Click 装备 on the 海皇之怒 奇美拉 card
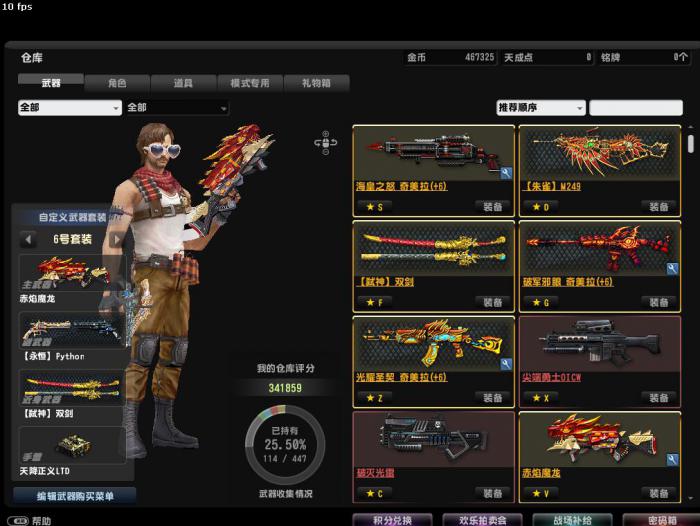 [x=493, y=207]
